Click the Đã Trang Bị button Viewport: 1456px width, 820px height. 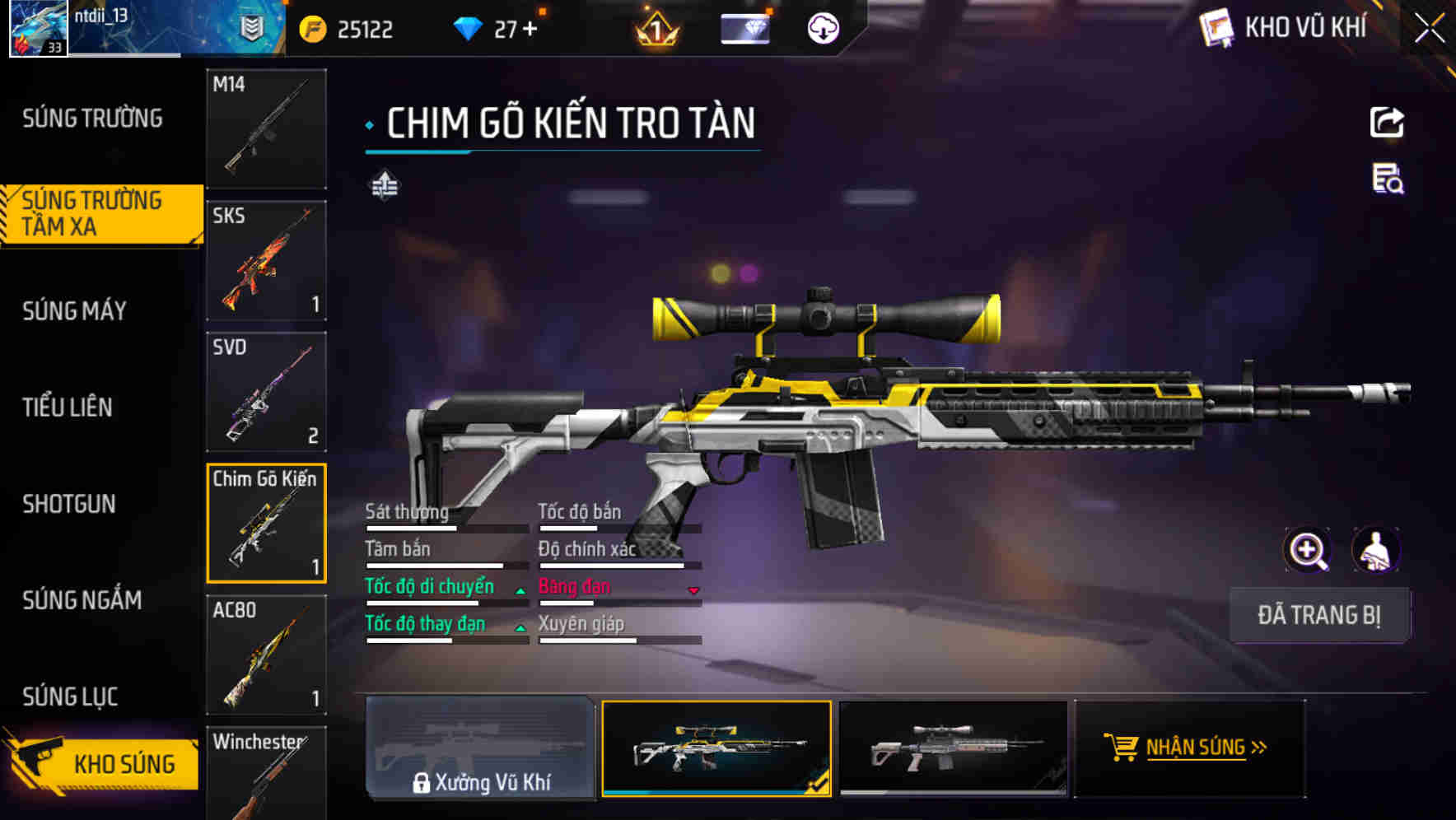1319,615
